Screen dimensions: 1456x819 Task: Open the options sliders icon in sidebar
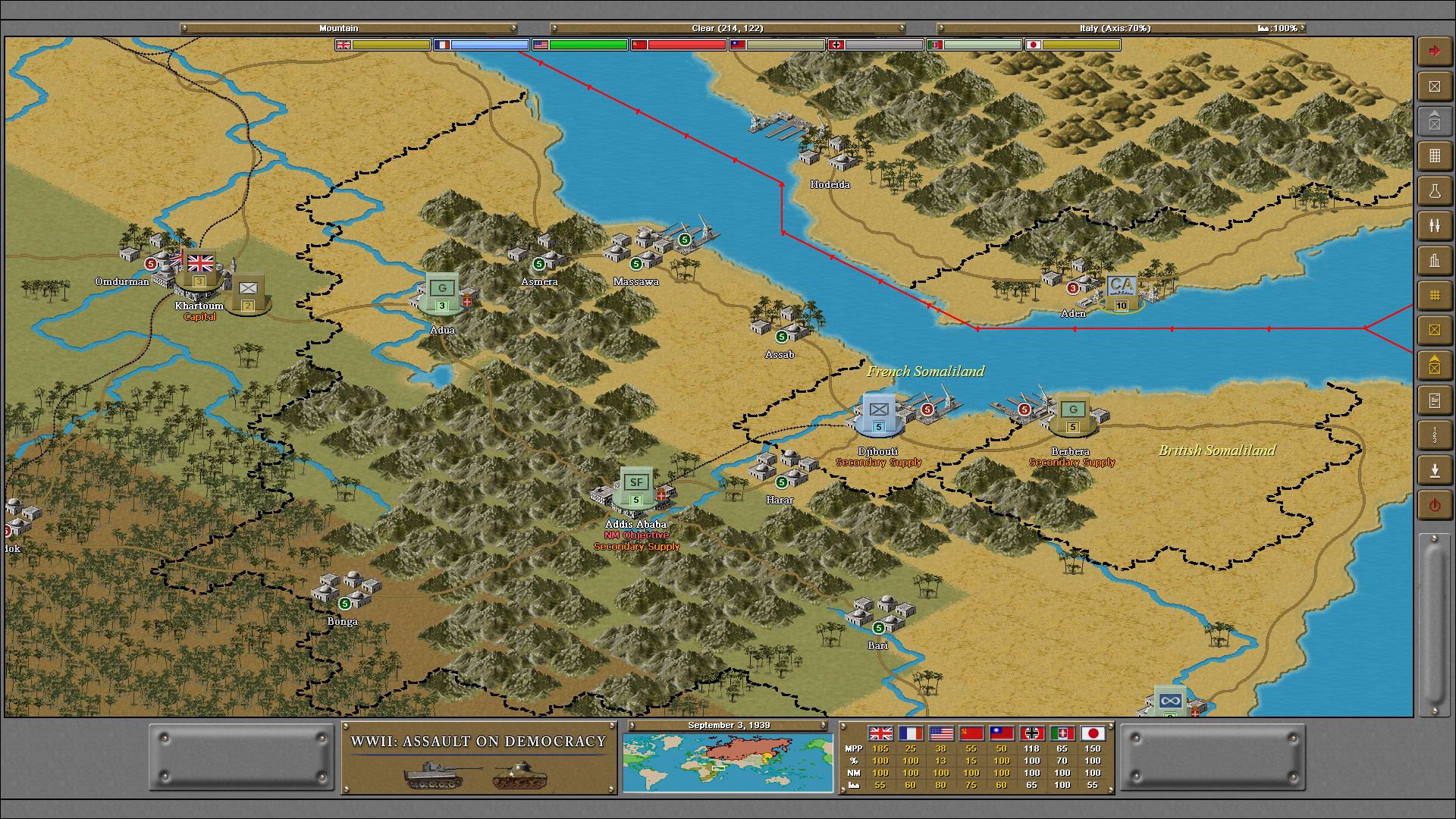[1435, 225]
